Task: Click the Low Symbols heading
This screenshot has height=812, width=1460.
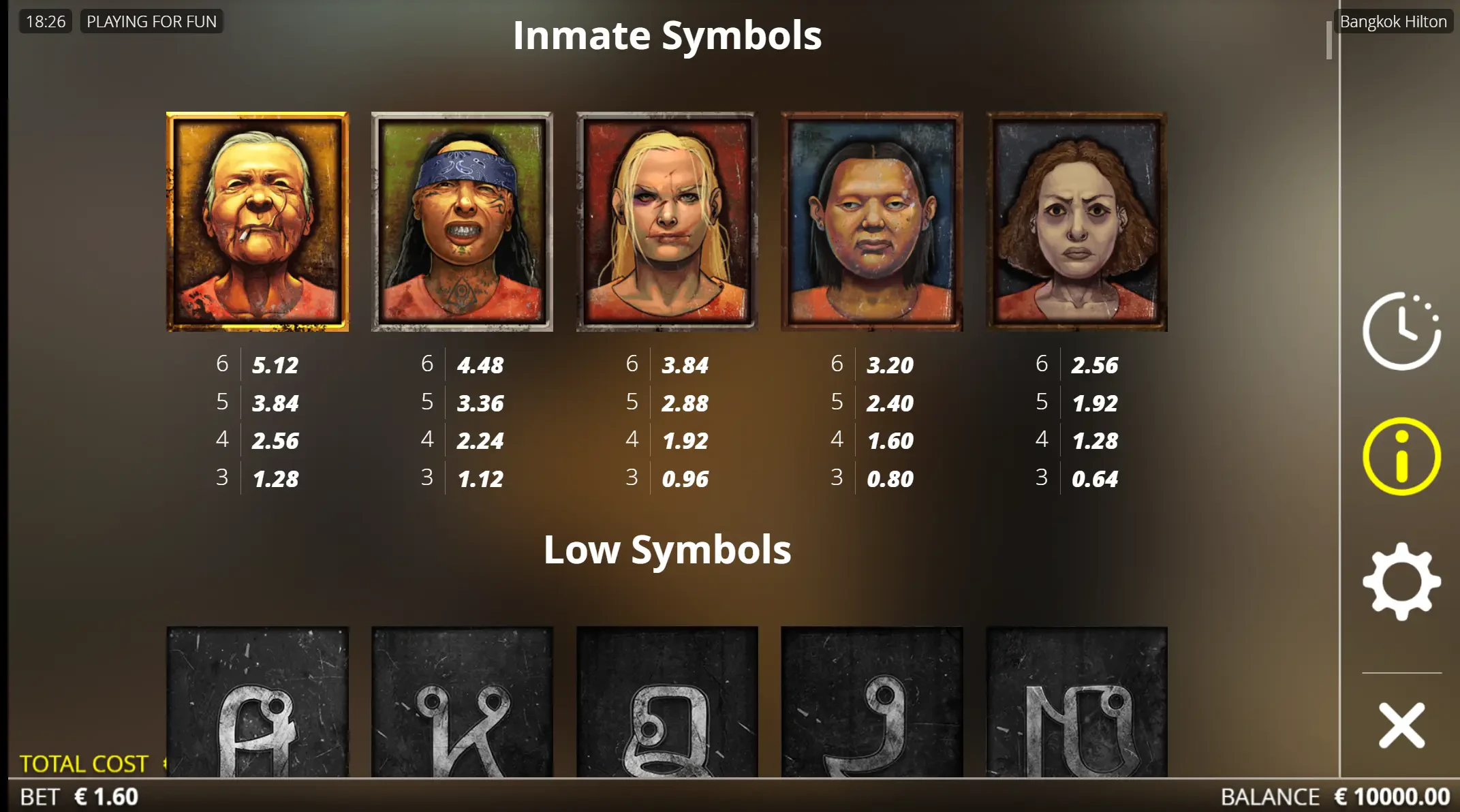Action: tap(667, 549)
